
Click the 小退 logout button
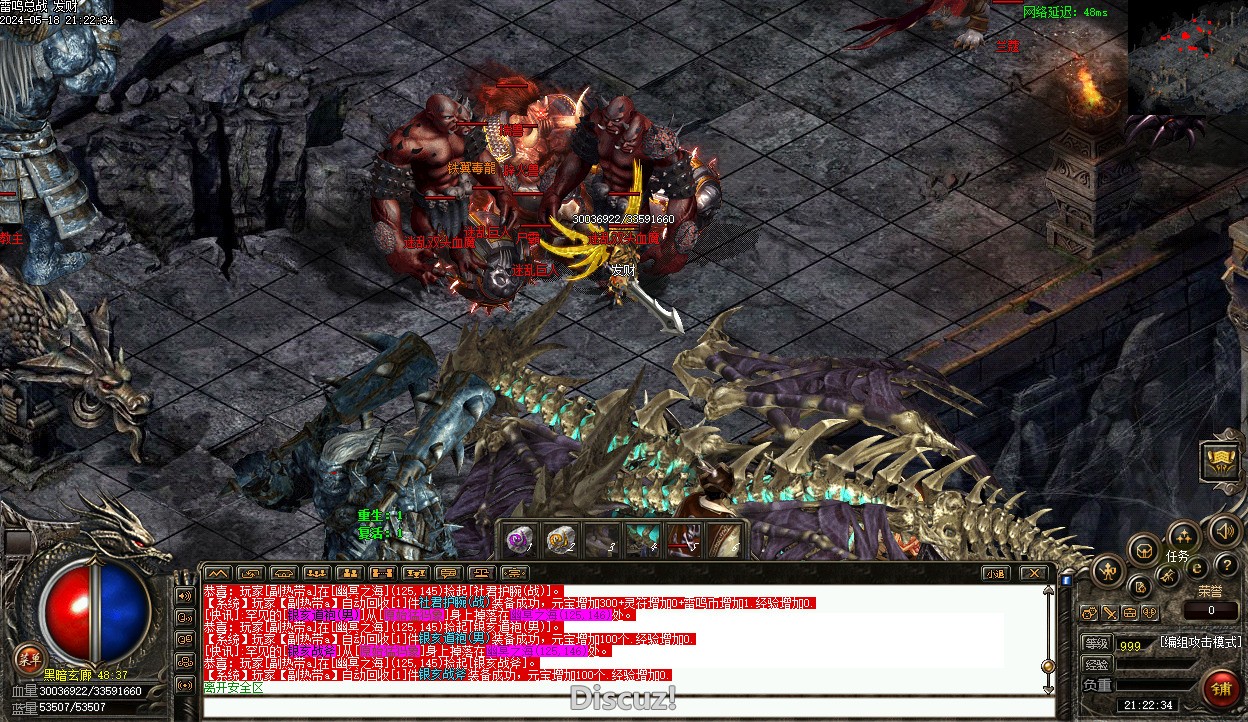pyautogui.click(x=994, y=573)
